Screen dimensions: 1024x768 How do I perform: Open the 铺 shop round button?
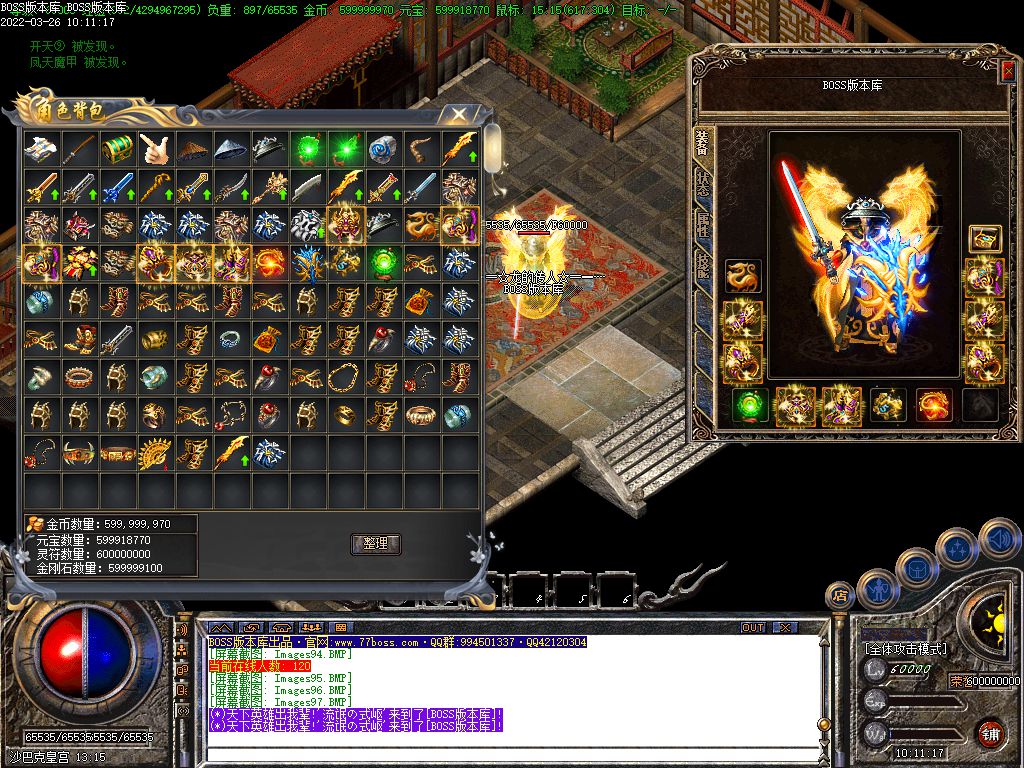tap(990, 731)
